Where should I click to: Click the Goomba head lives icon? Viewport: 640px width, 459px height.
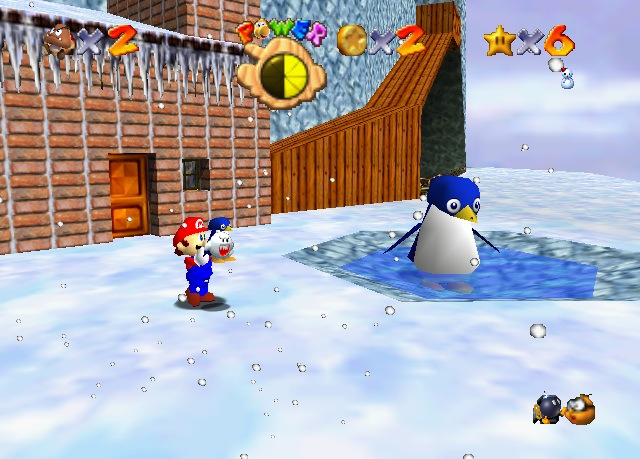coord(60,39)
